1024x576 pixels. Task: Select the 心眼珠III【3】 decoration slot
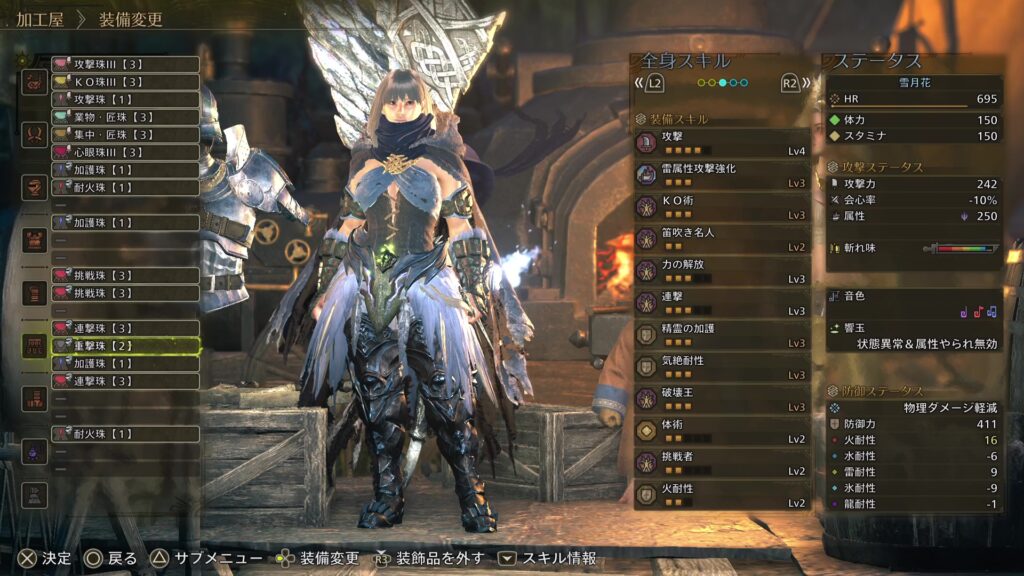pos(125,152)
